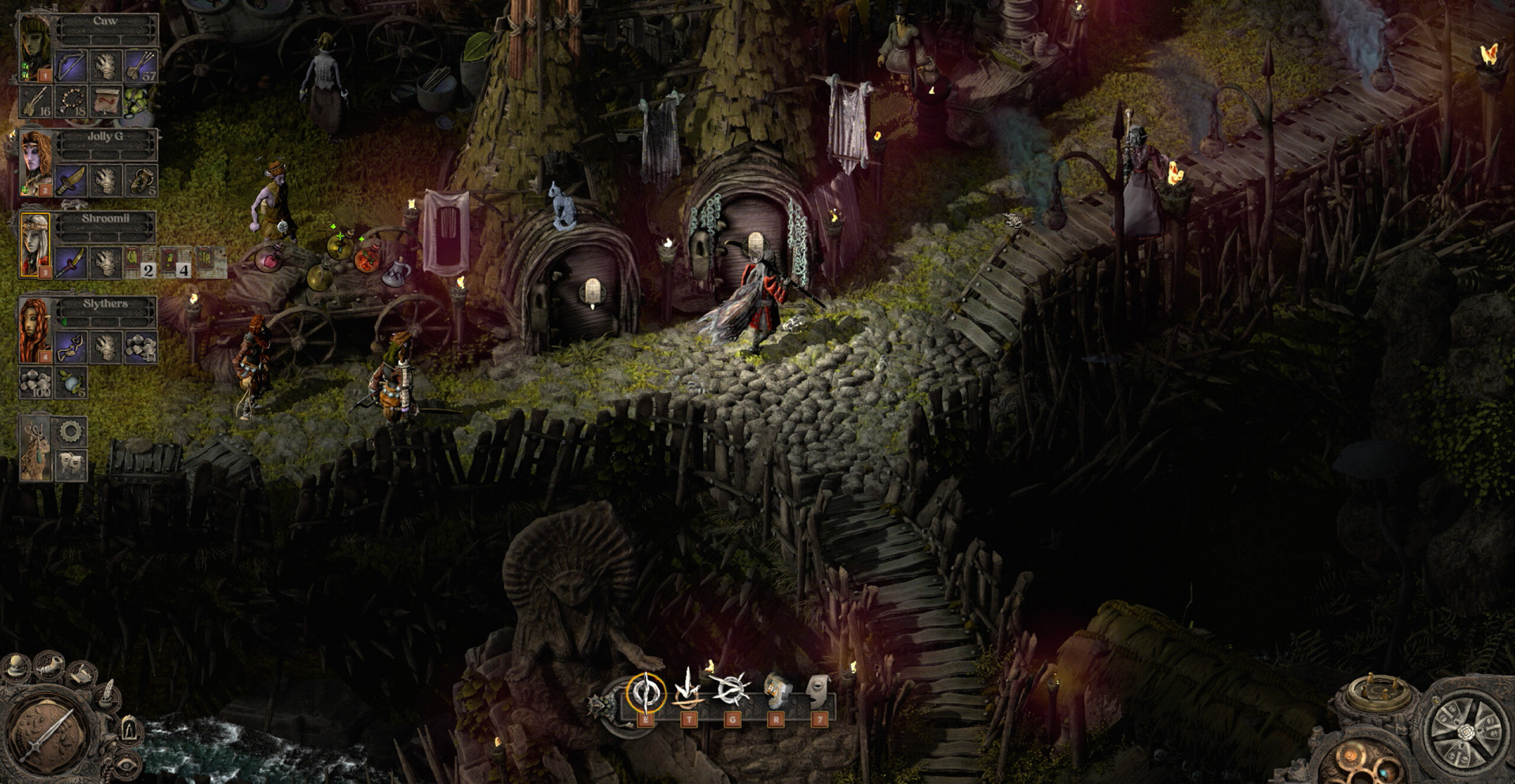Click Shroomil's curved blade weapon slot

(70, 262)
